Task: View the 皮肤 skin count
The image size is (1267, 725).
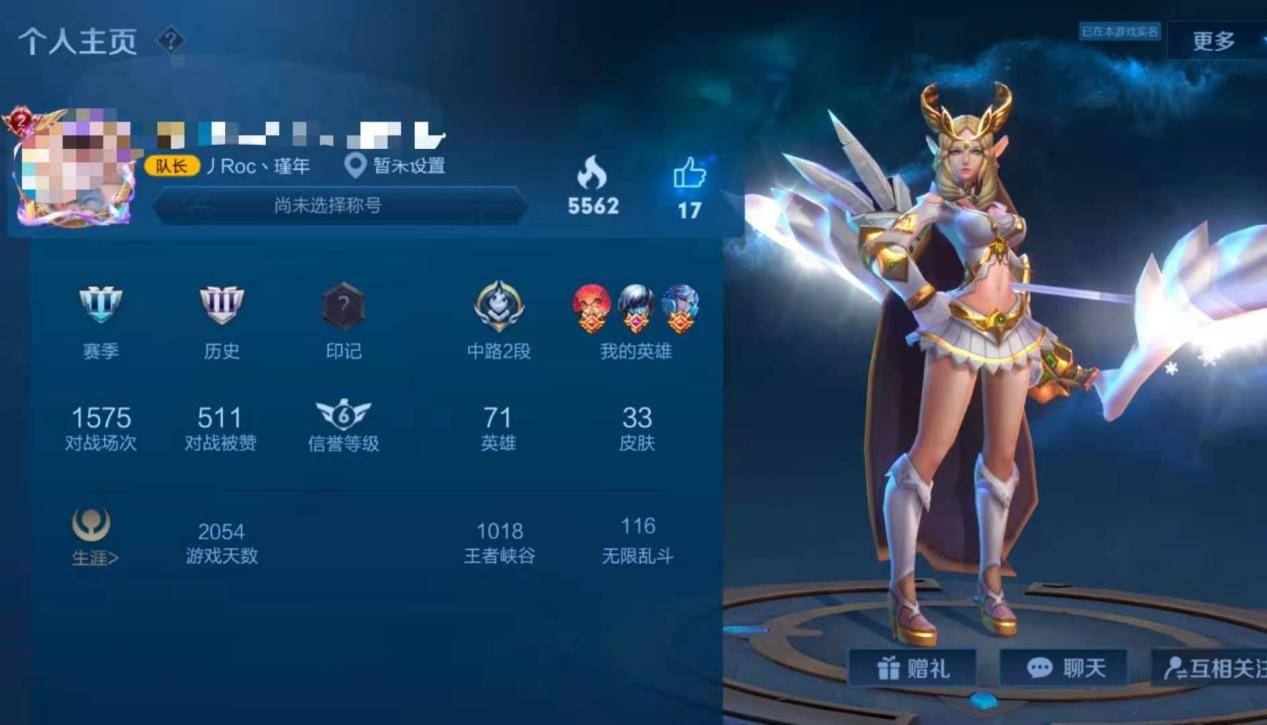Action: (x=637, y=427)
